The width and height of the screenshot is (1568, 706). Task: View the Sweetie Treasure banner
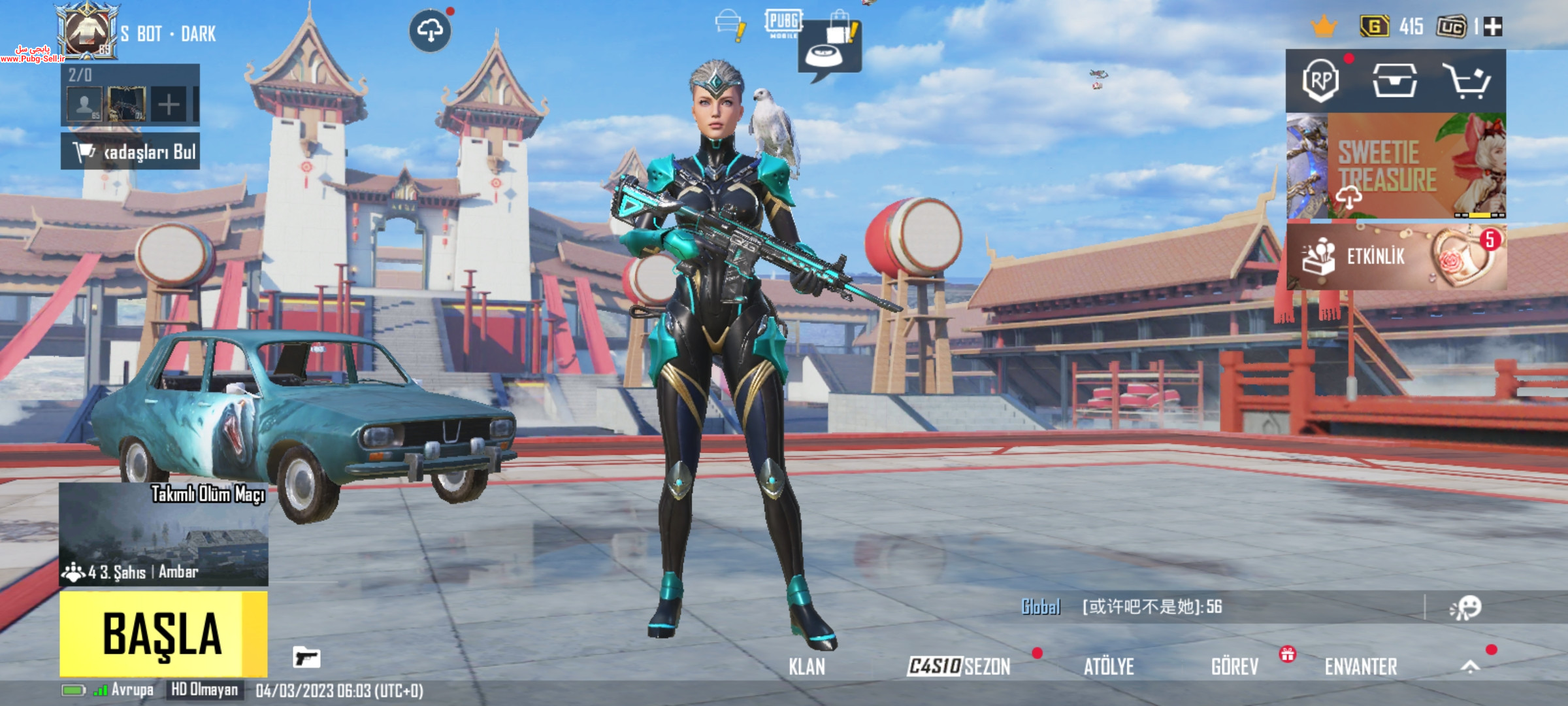1396,166
